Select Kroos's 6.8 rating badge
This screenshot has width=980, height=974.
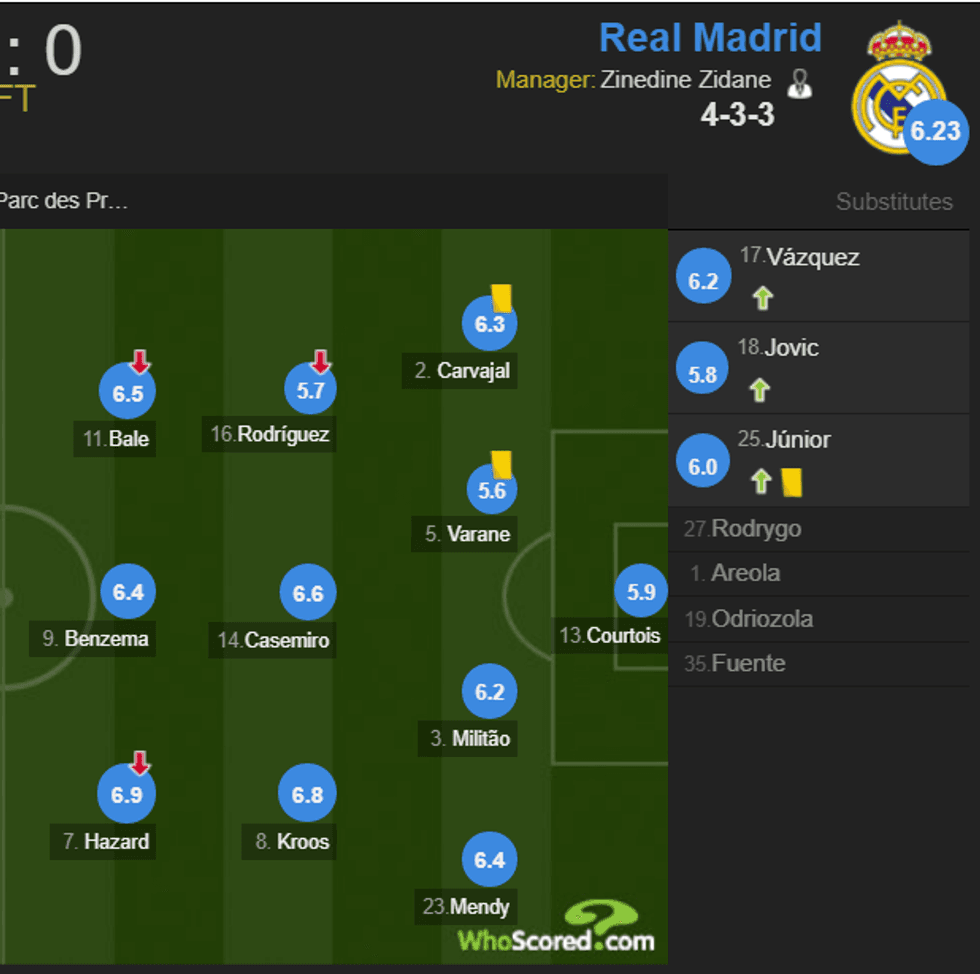307,795
